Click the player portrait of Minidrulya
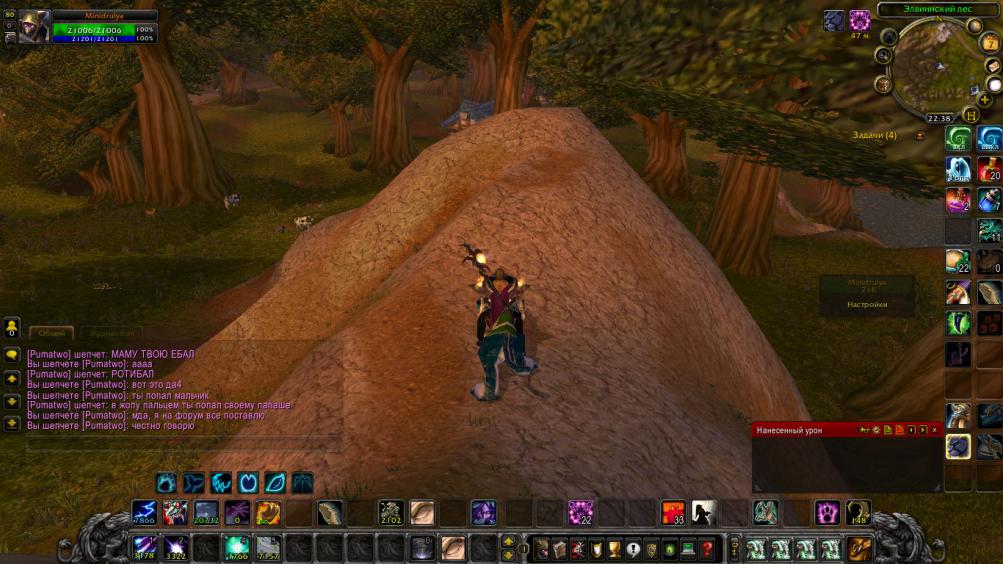The image size is (1003, 564). click(x=34, y=26)
